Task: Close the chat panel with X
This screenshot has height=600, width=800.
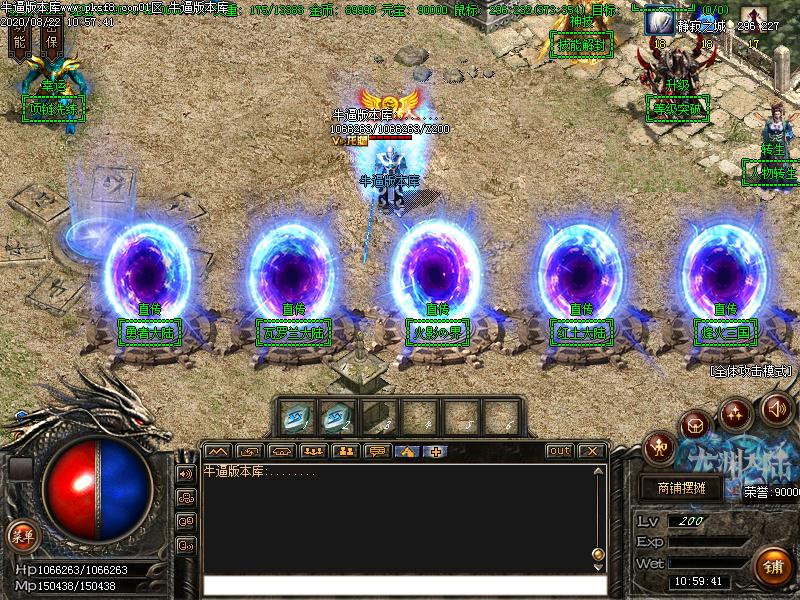Action: pos(591,451)
